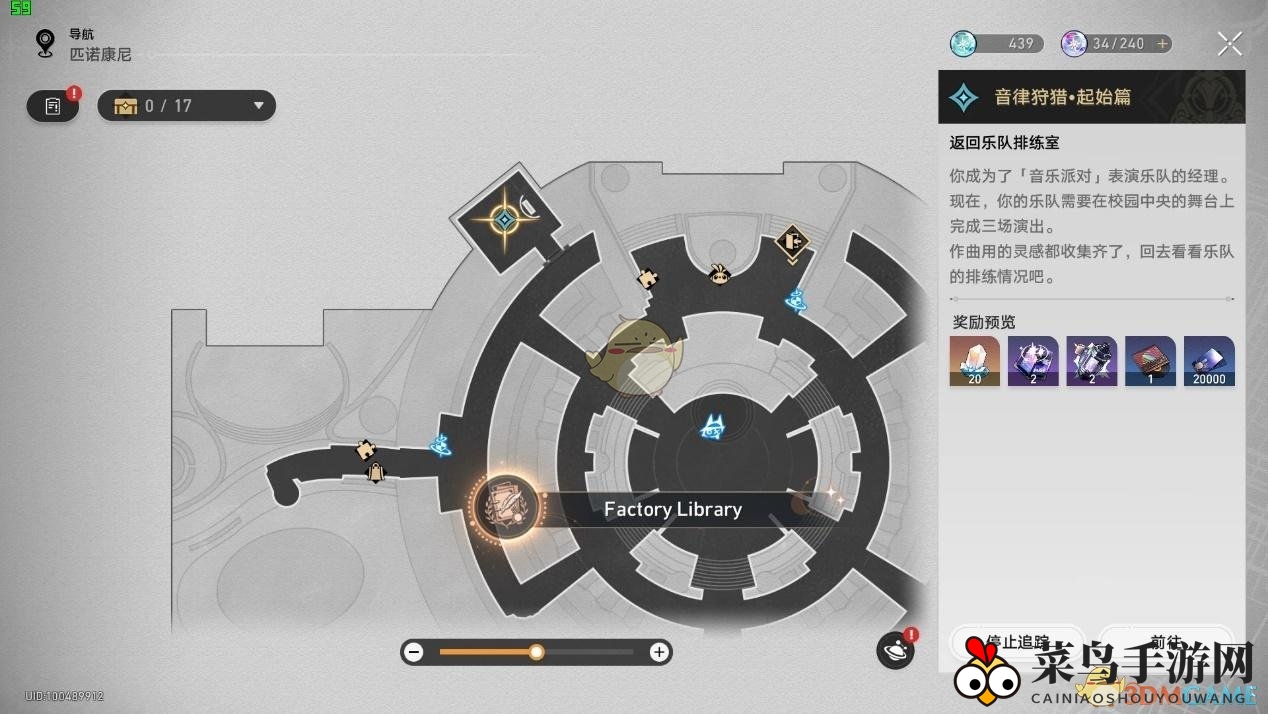
Task: Select the blue mission marker in center stage
Action: click(712, 428)
